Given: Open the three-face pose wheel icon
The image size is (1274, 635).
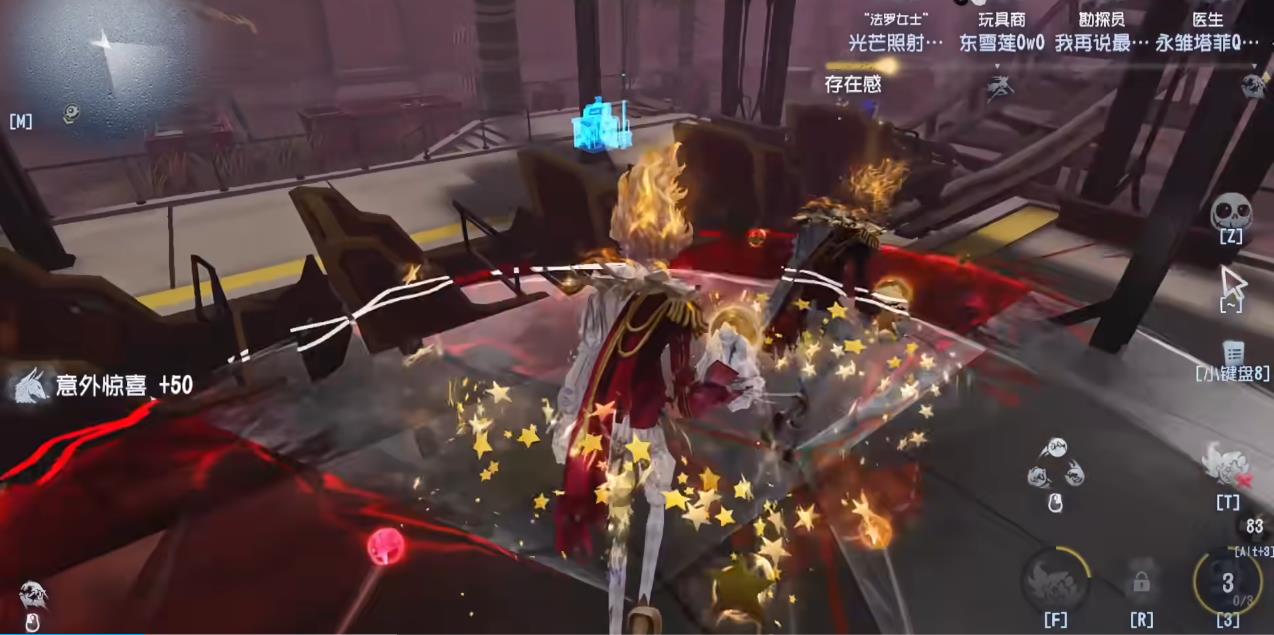Looking at the screenshot, I should (x=1055, y=465).
